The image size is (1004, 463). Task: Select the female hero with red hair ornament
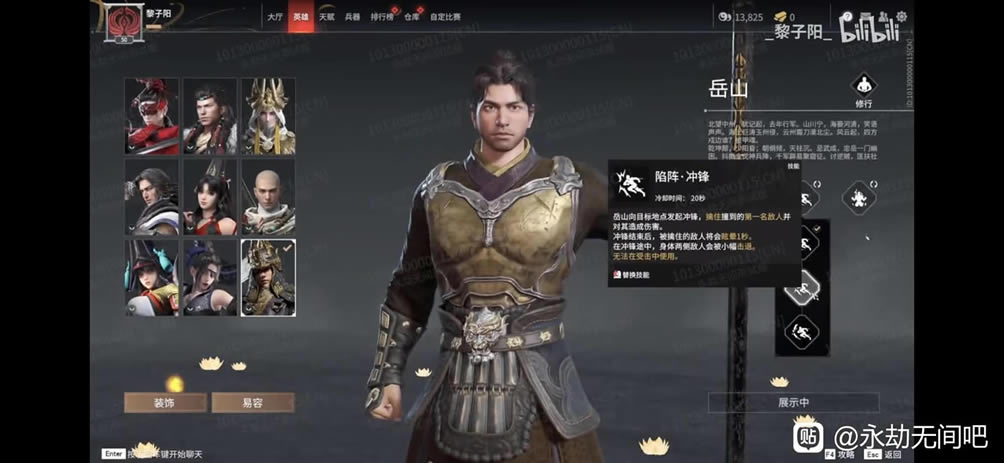pos(210,197)
